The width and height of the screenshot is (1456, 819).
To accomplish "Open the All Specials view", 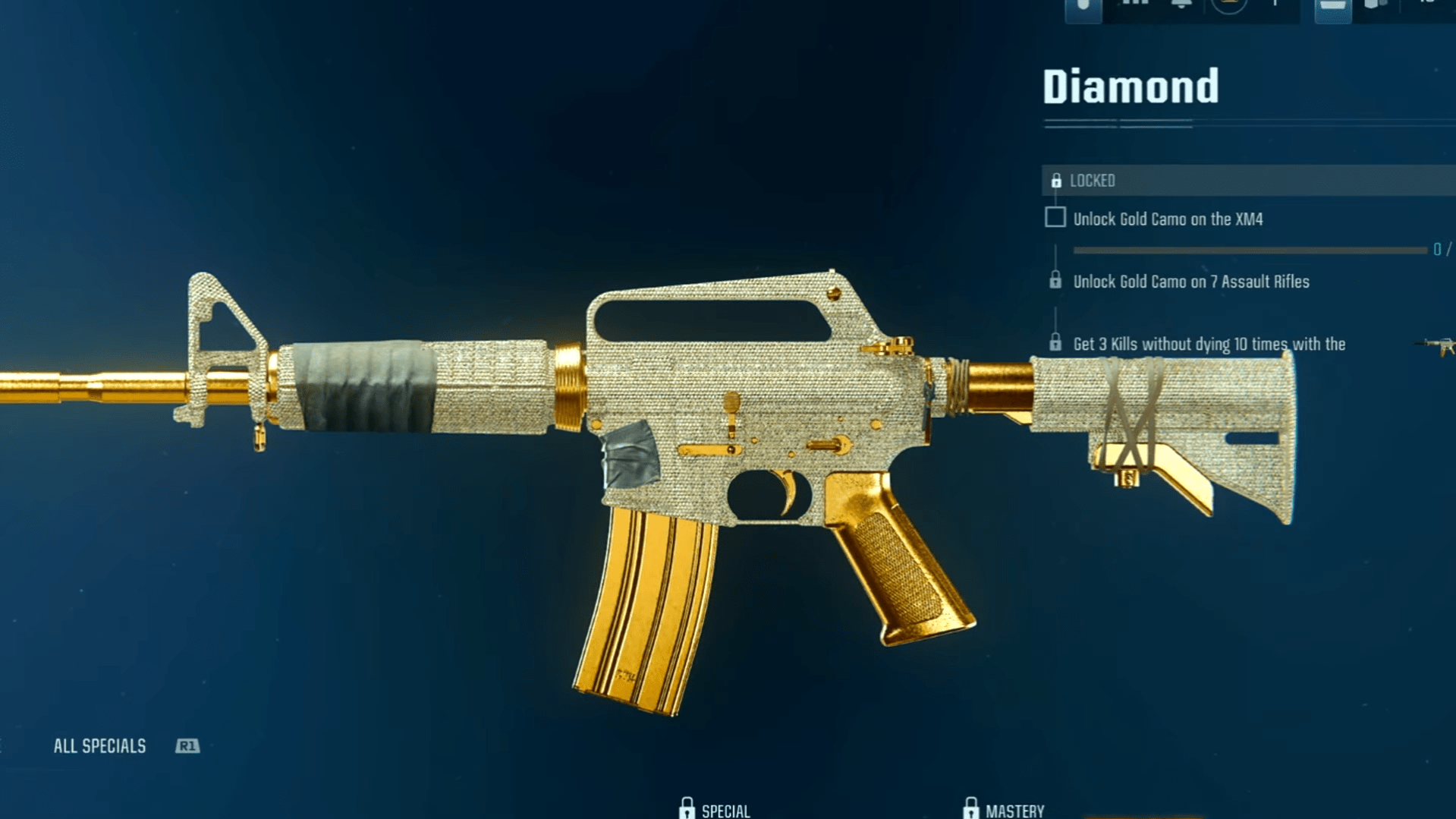I will 100,746.
